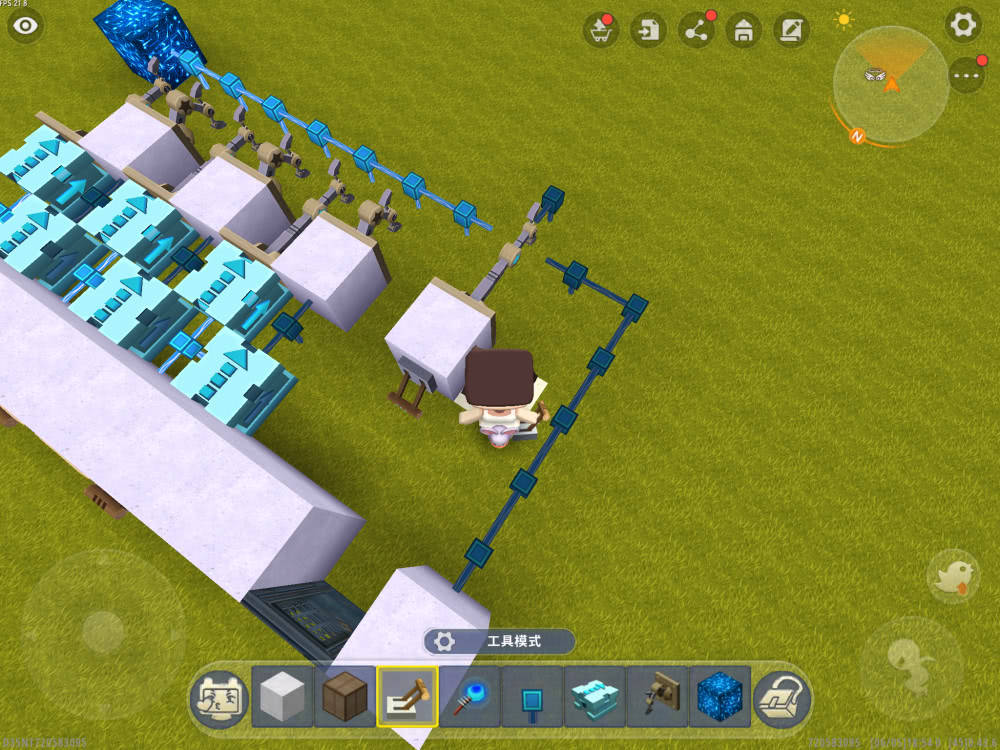Open the 工具模式 tool mode selector
Screen dimensions: 1000x750
click(x=499, y=641)
